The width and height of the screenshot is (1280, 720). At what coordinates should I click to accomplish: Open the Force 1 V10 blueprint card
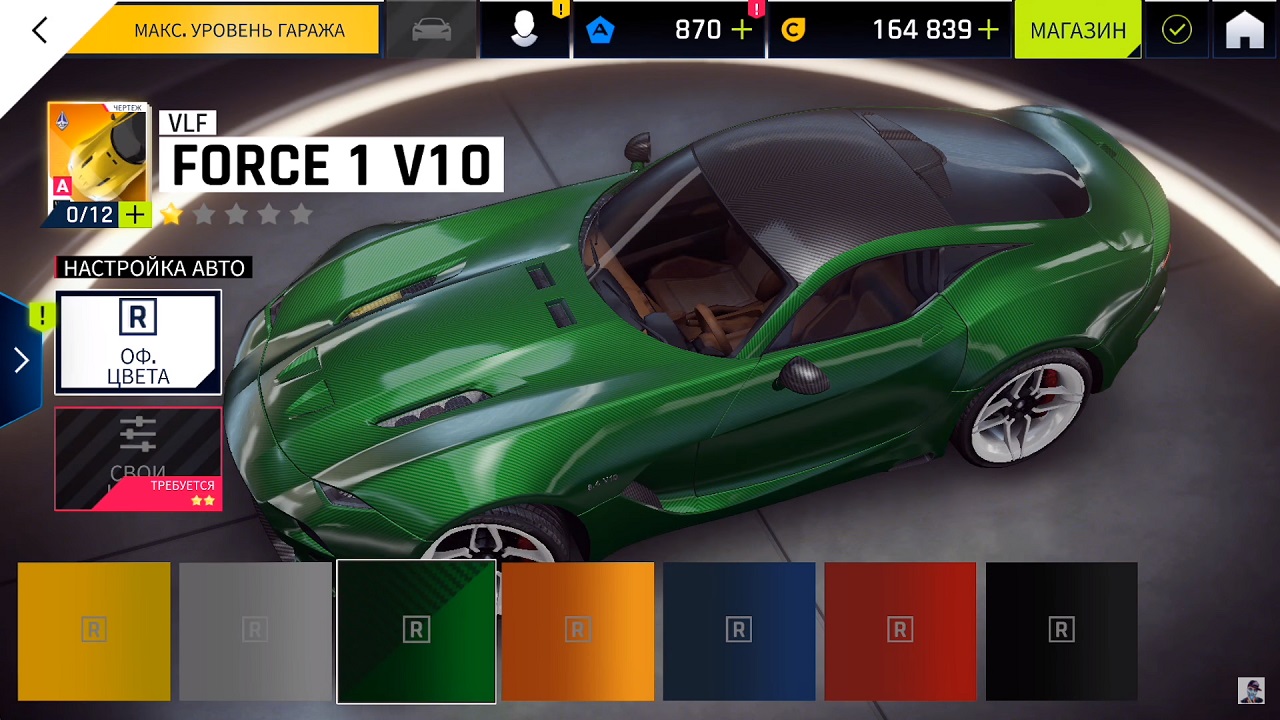coord(98,155)
